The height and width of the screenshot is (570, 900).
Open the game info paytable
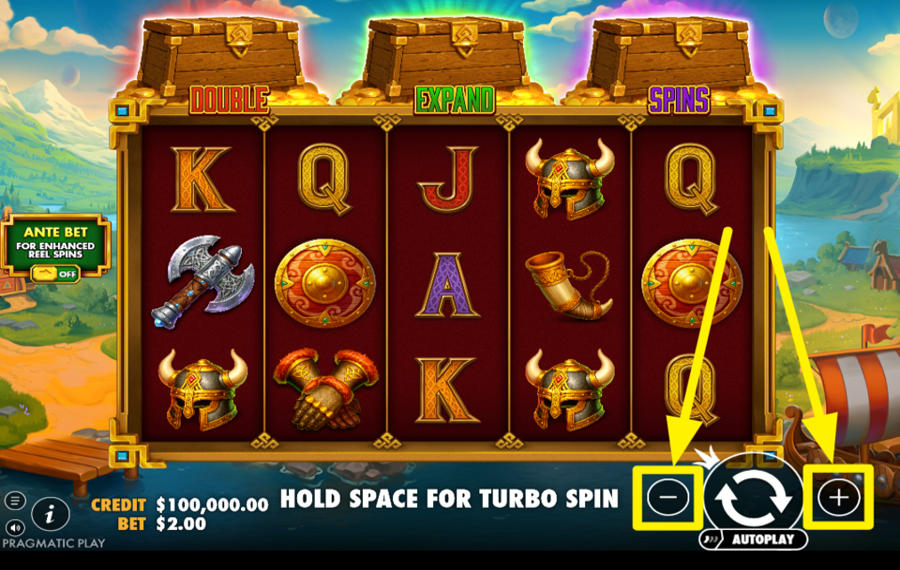49,514
